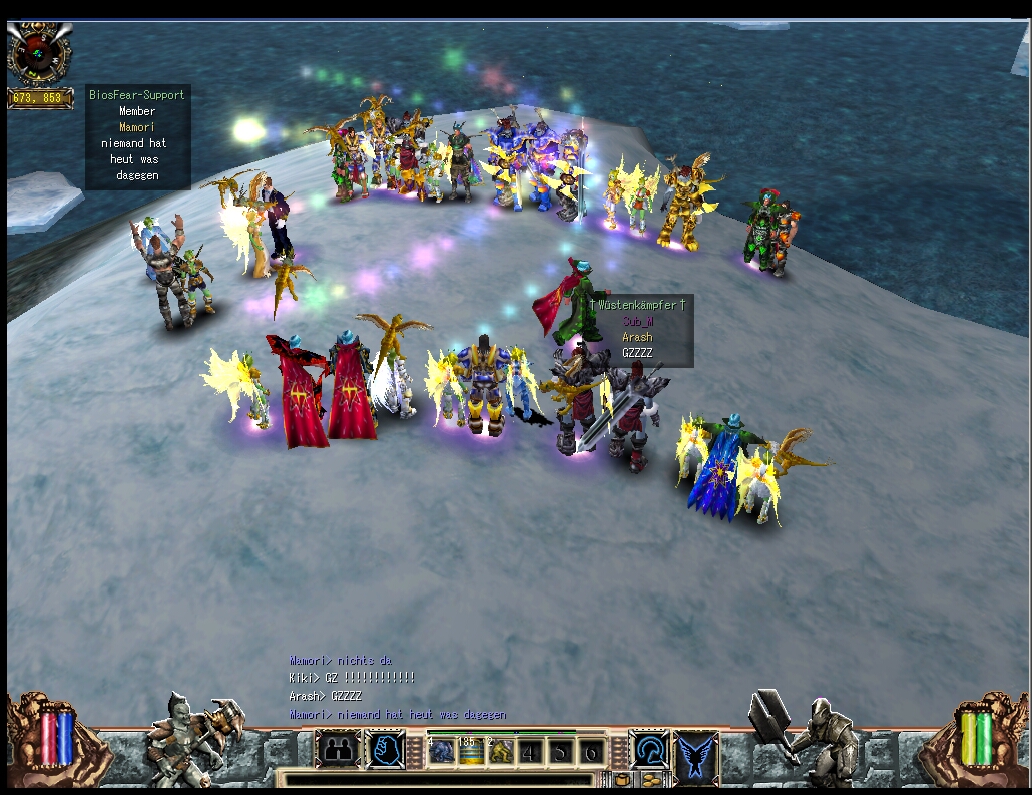Click the blue winged emblem icon

(x=696, y=752)
